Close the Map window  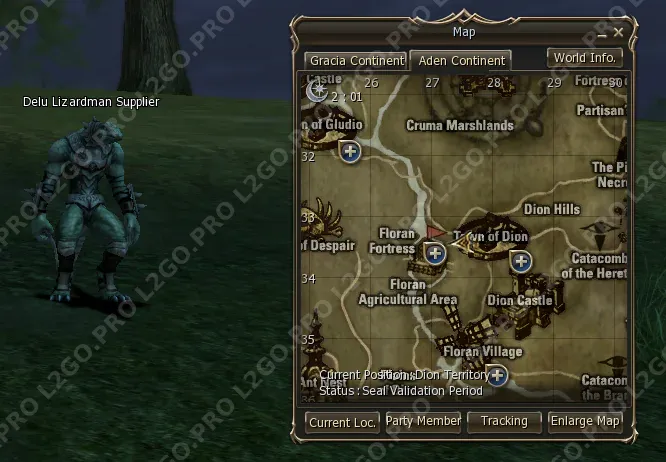pos(618,33)
